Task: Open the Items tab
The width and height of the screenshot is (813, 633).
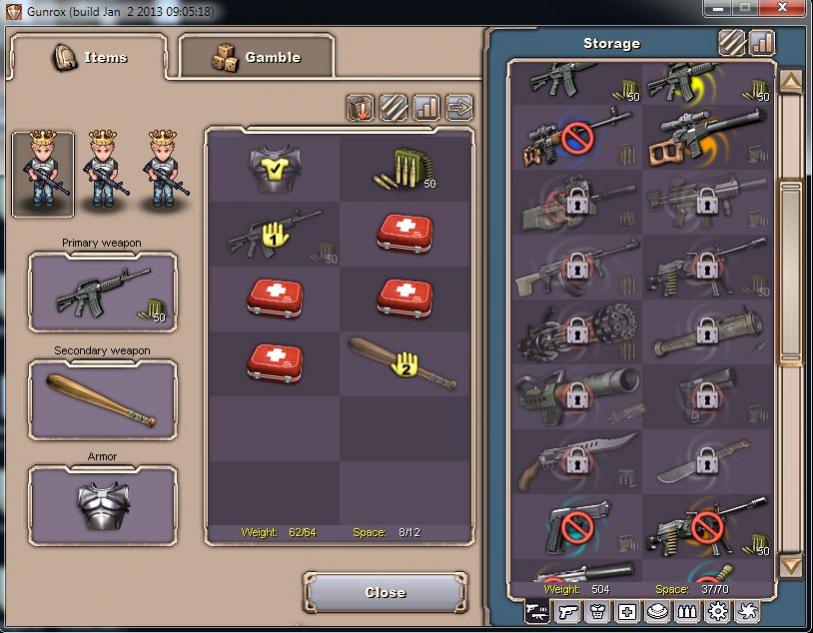Action: tap(90, 58)
